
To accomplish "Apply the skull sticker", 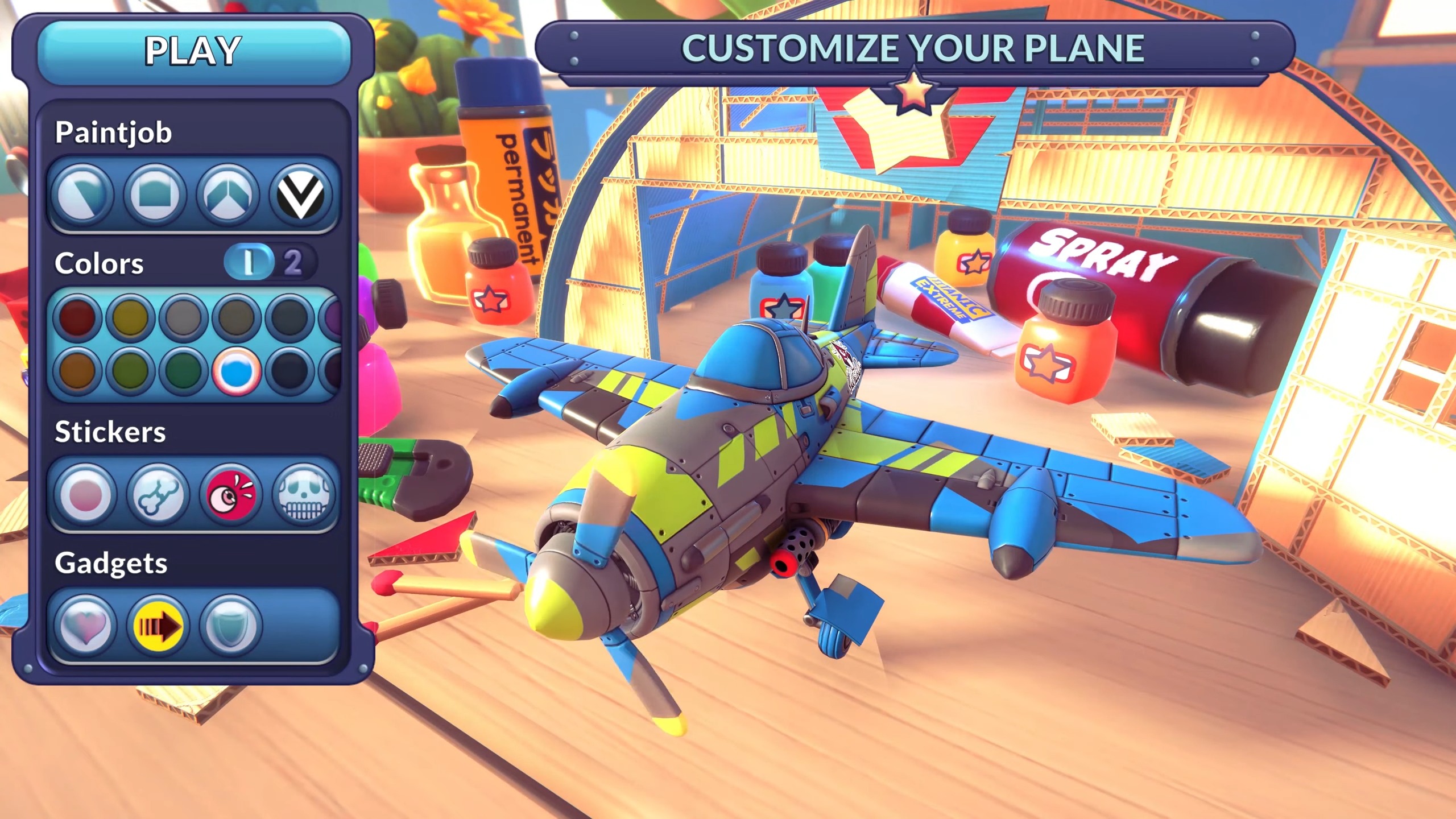I will click(303, 494).
